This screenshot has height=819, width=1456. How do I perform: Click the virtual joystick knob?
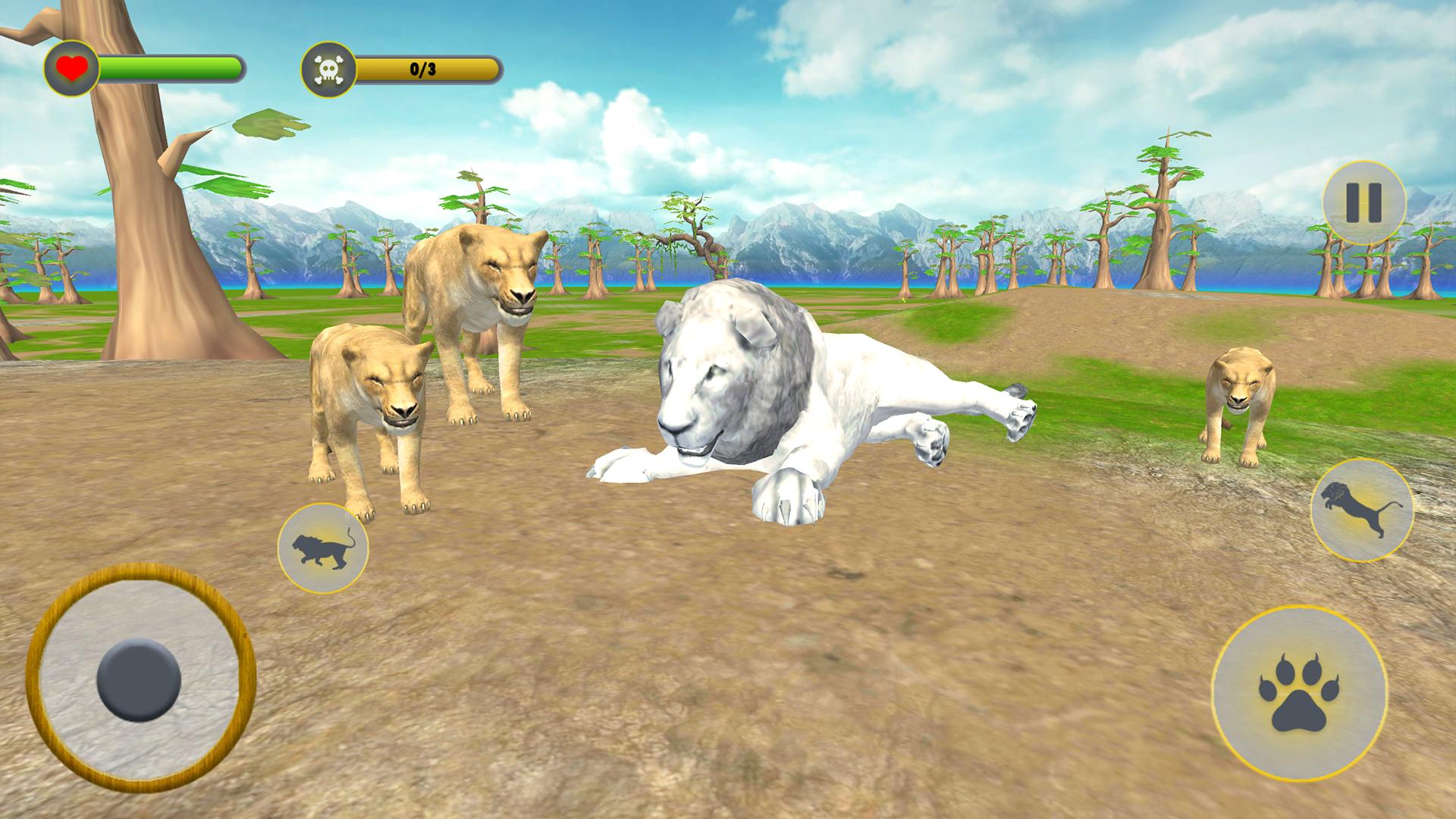coord(139,679)
